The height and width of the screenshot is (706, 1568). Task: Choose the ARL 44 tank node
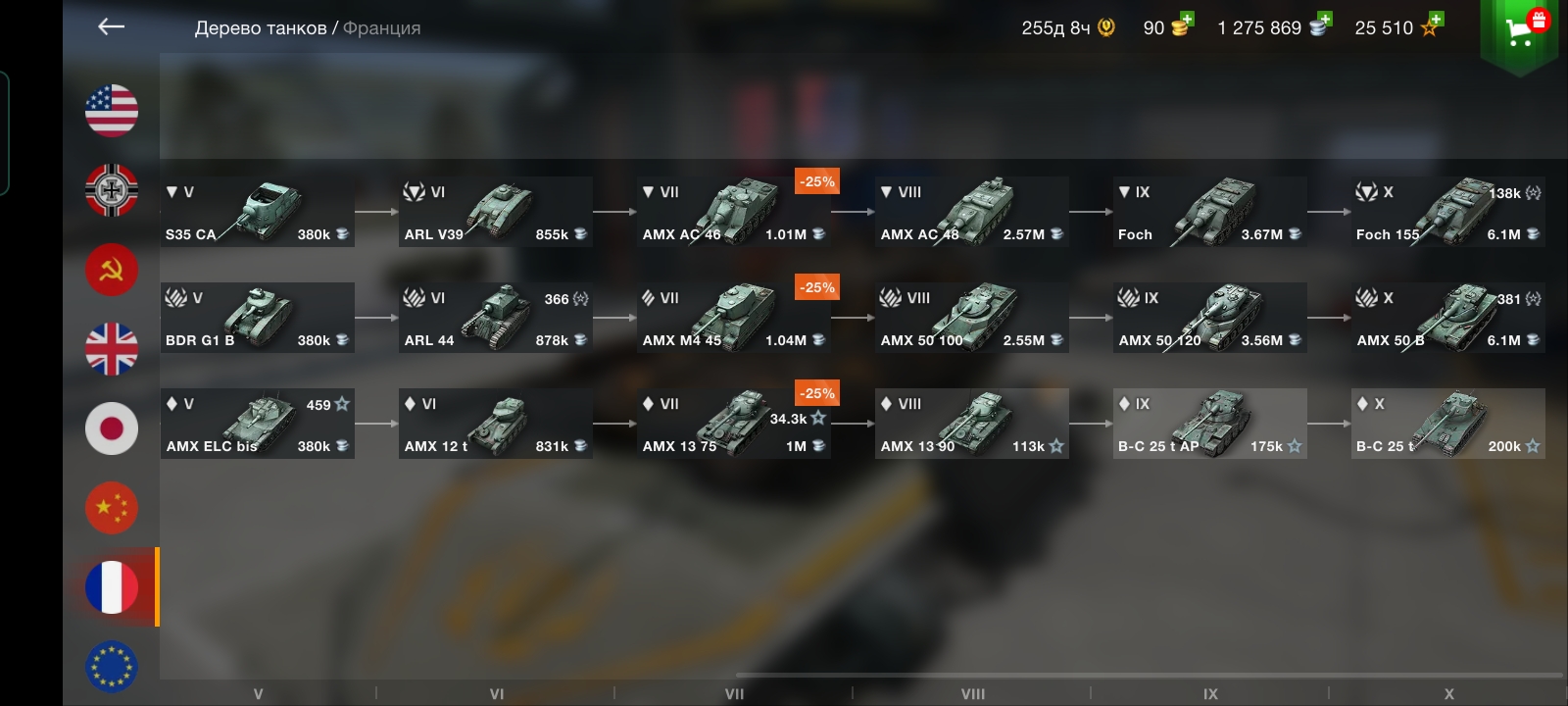pyautogui.click(x=496, y=318)
